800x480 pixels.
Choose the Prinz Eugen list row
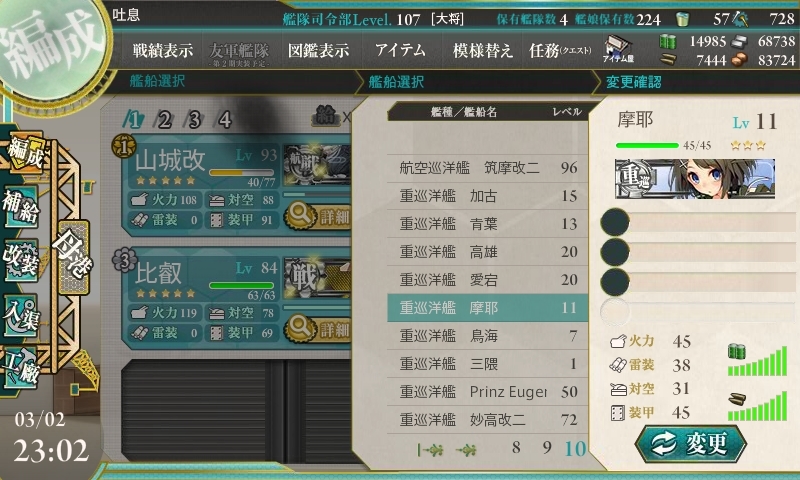488,391
